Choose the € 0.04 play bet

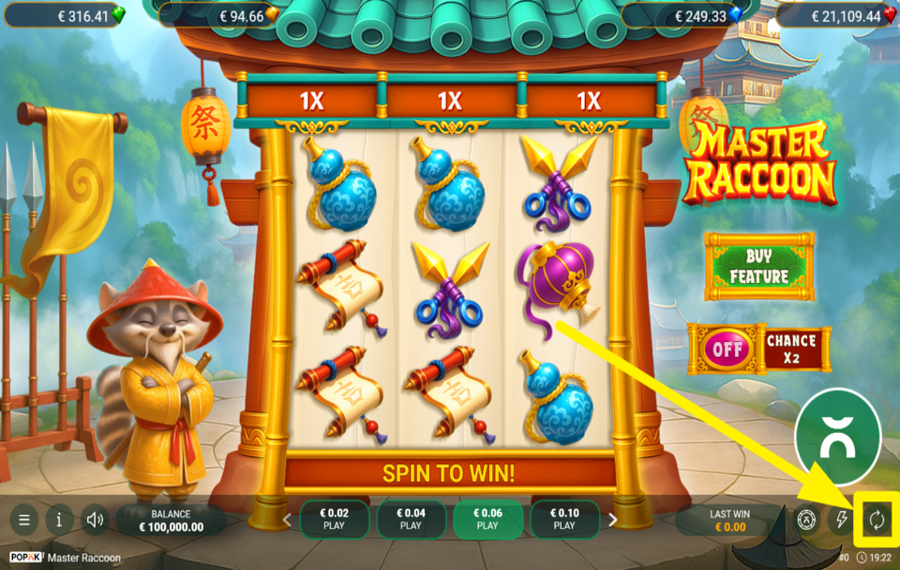tap(411, 519)
